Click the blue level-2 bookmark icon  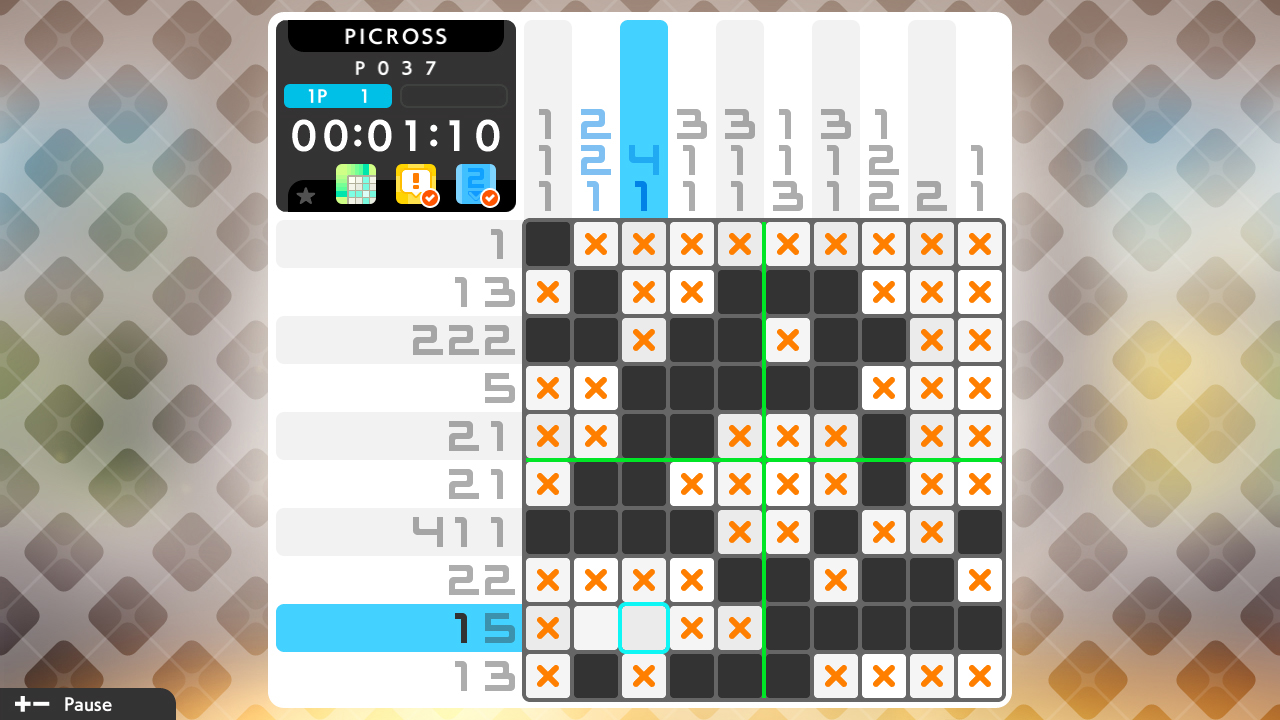[x=477, y=184]
